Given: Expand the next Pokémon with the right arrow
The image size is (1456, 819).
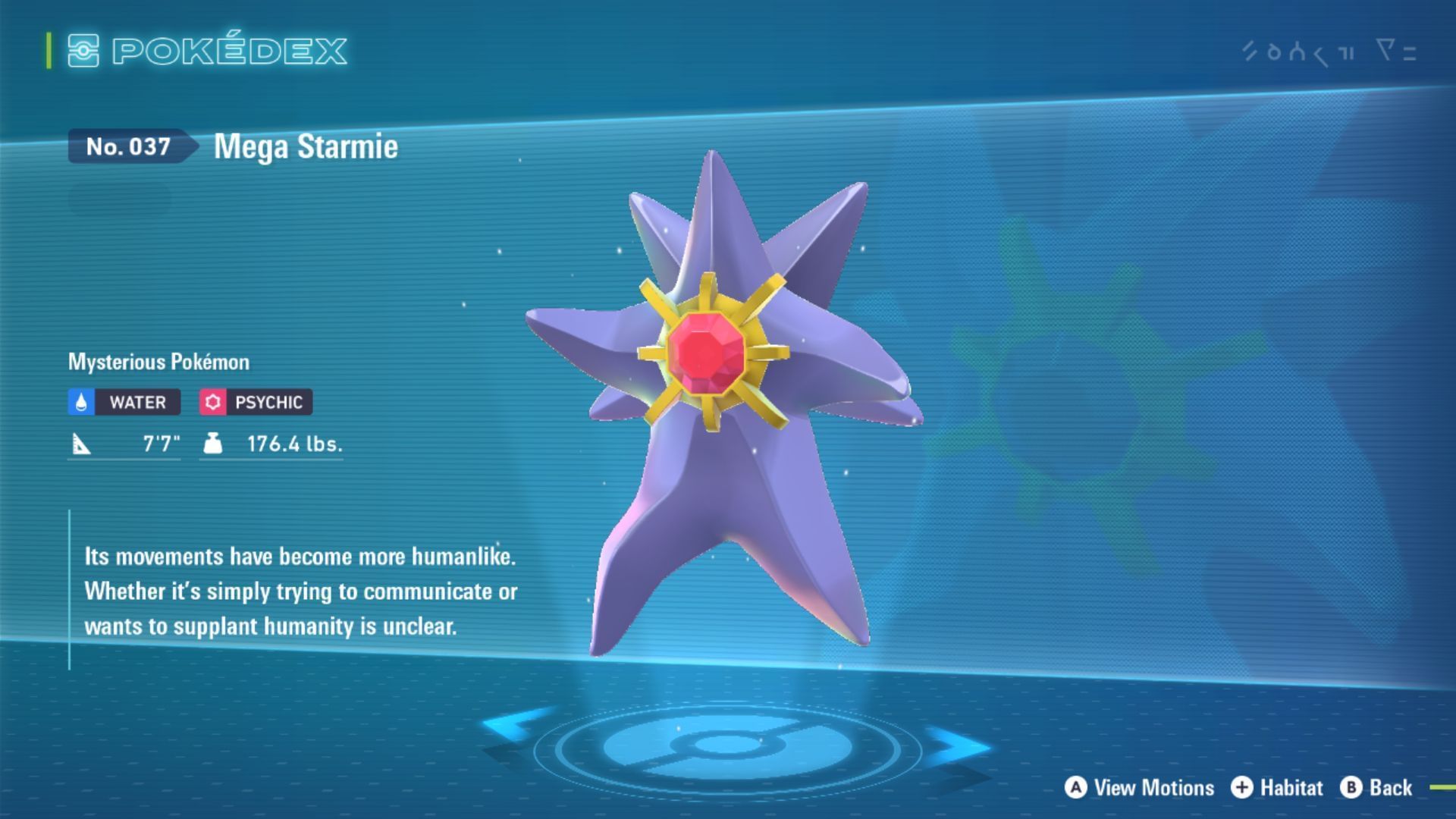Looking at the screenshot, I should (x=959, y=746).
